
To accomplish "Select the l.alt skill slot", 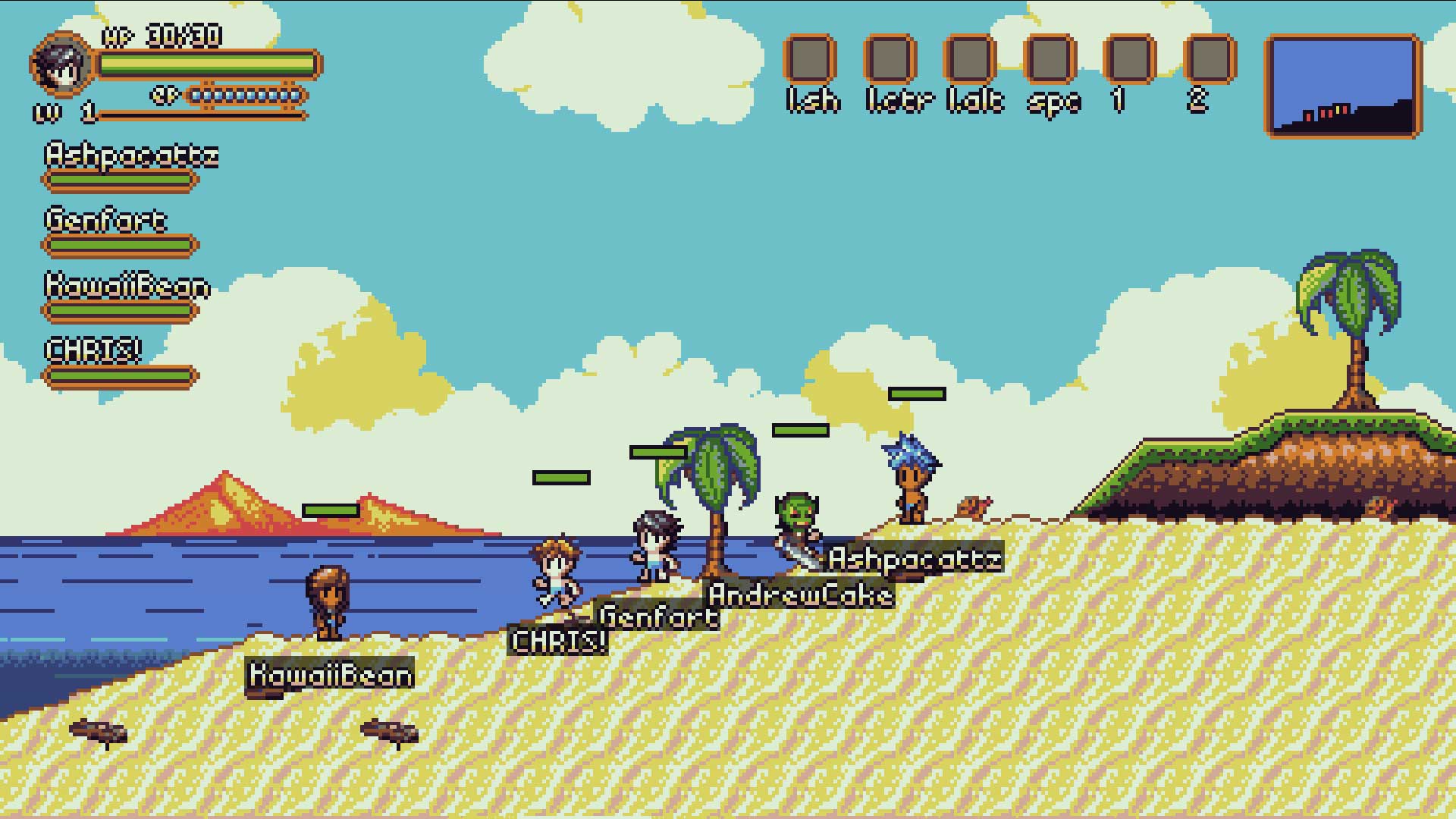I will click(970, 58).
